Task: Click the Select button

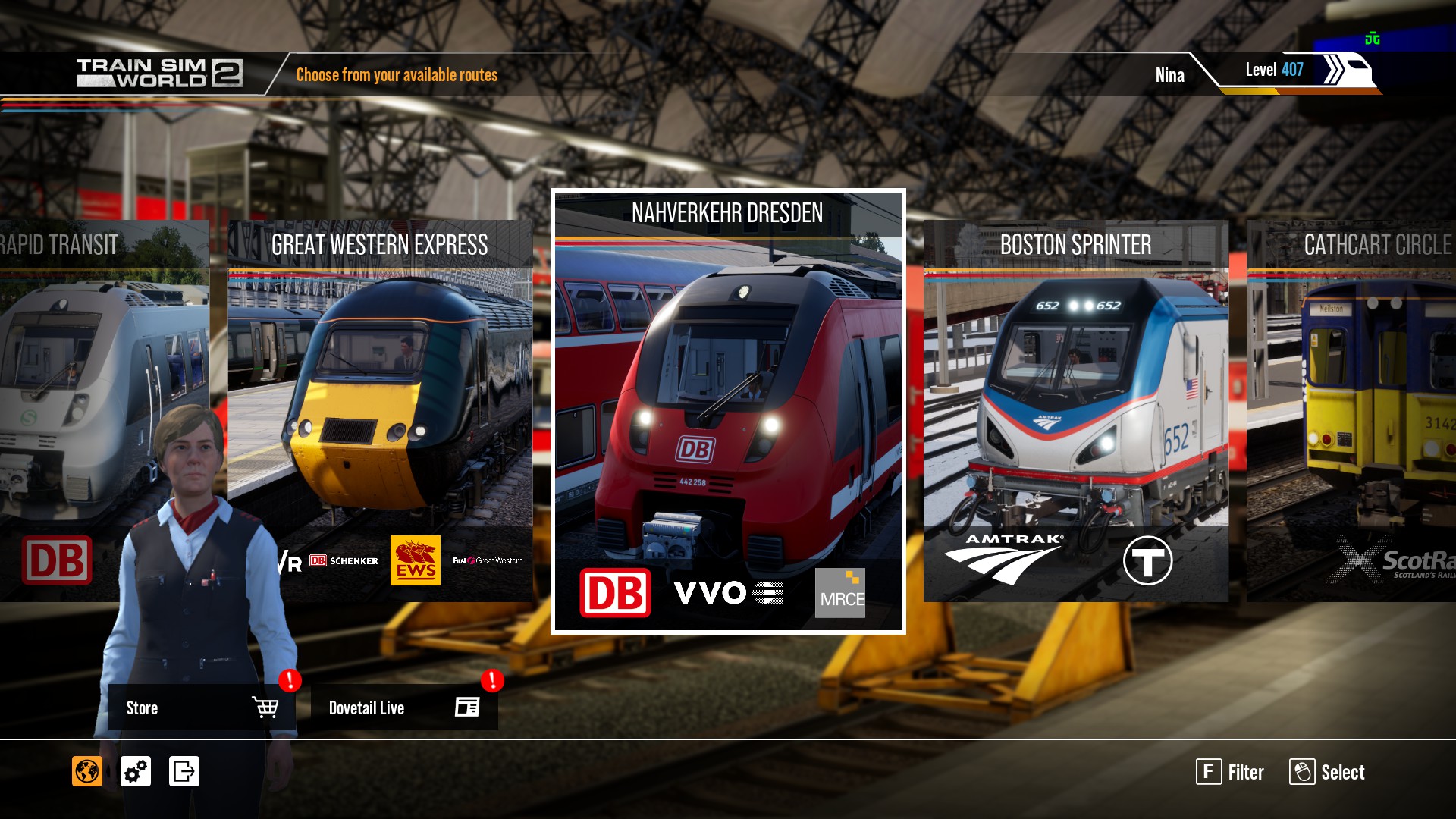Action: tap(1327, 772)
